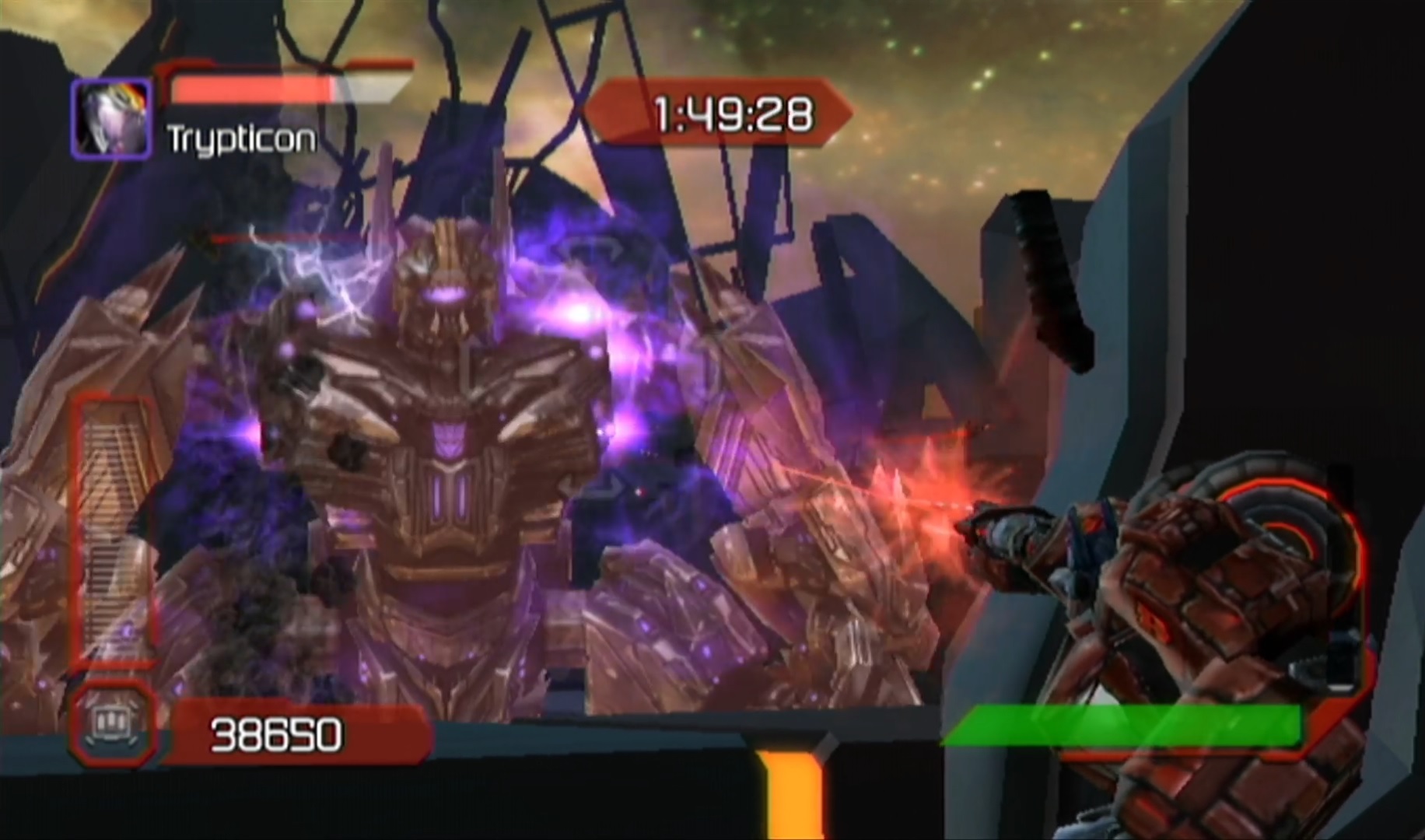
Task: Click the ammo clip icon beside the score
Action: 110,725
